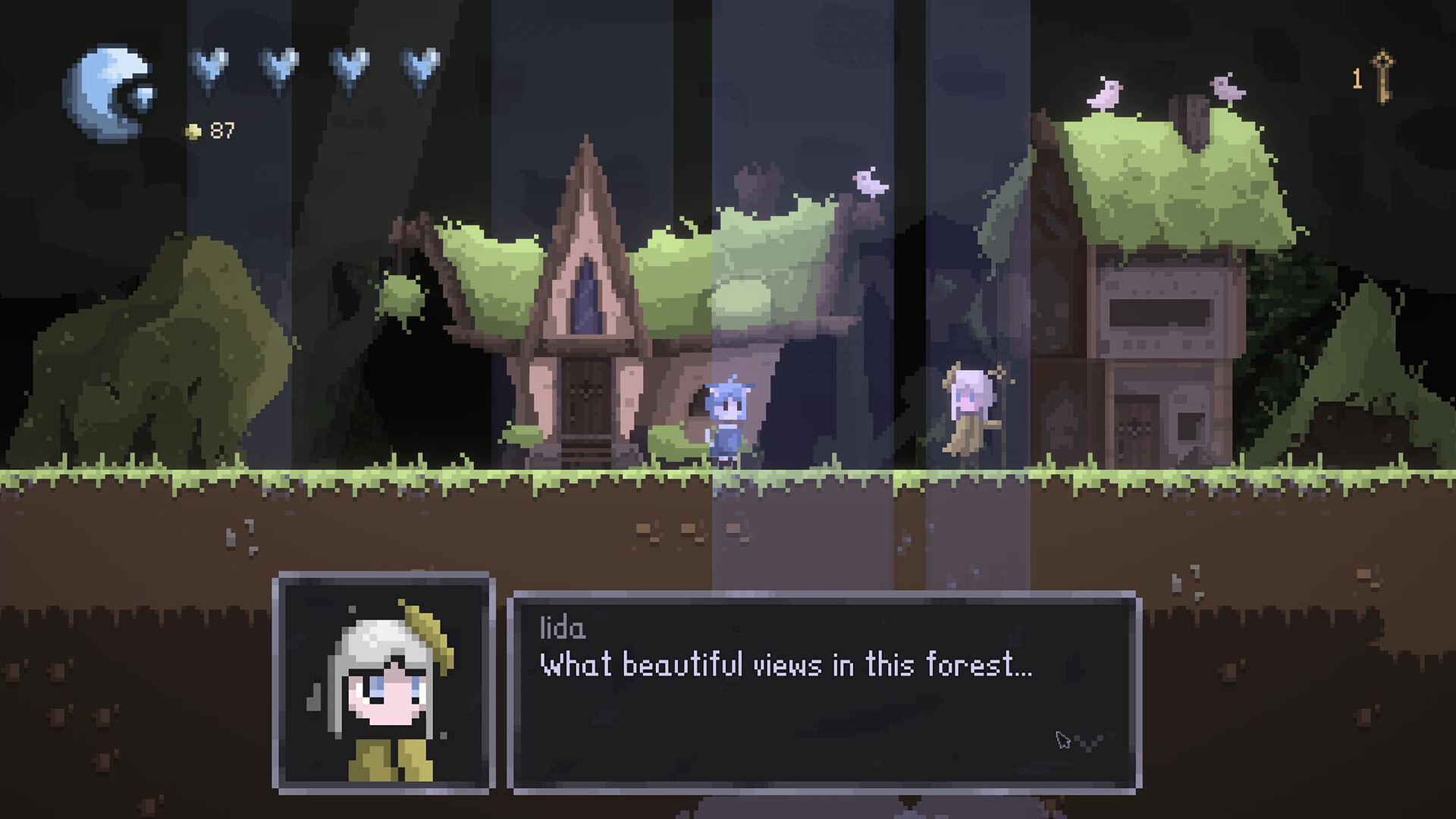The image size is (1456, 819).
Task: Click the speaker name lida
Action: 561,626
